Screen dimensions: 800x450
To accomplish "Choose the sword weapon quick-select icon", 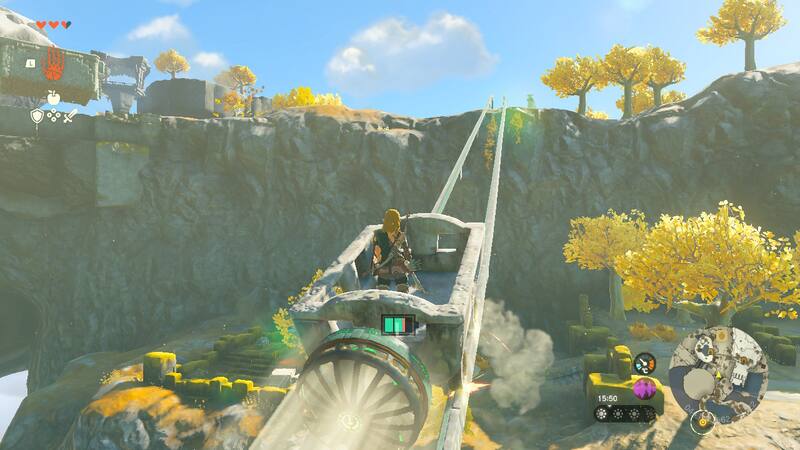I will click(x=71, y=116).
